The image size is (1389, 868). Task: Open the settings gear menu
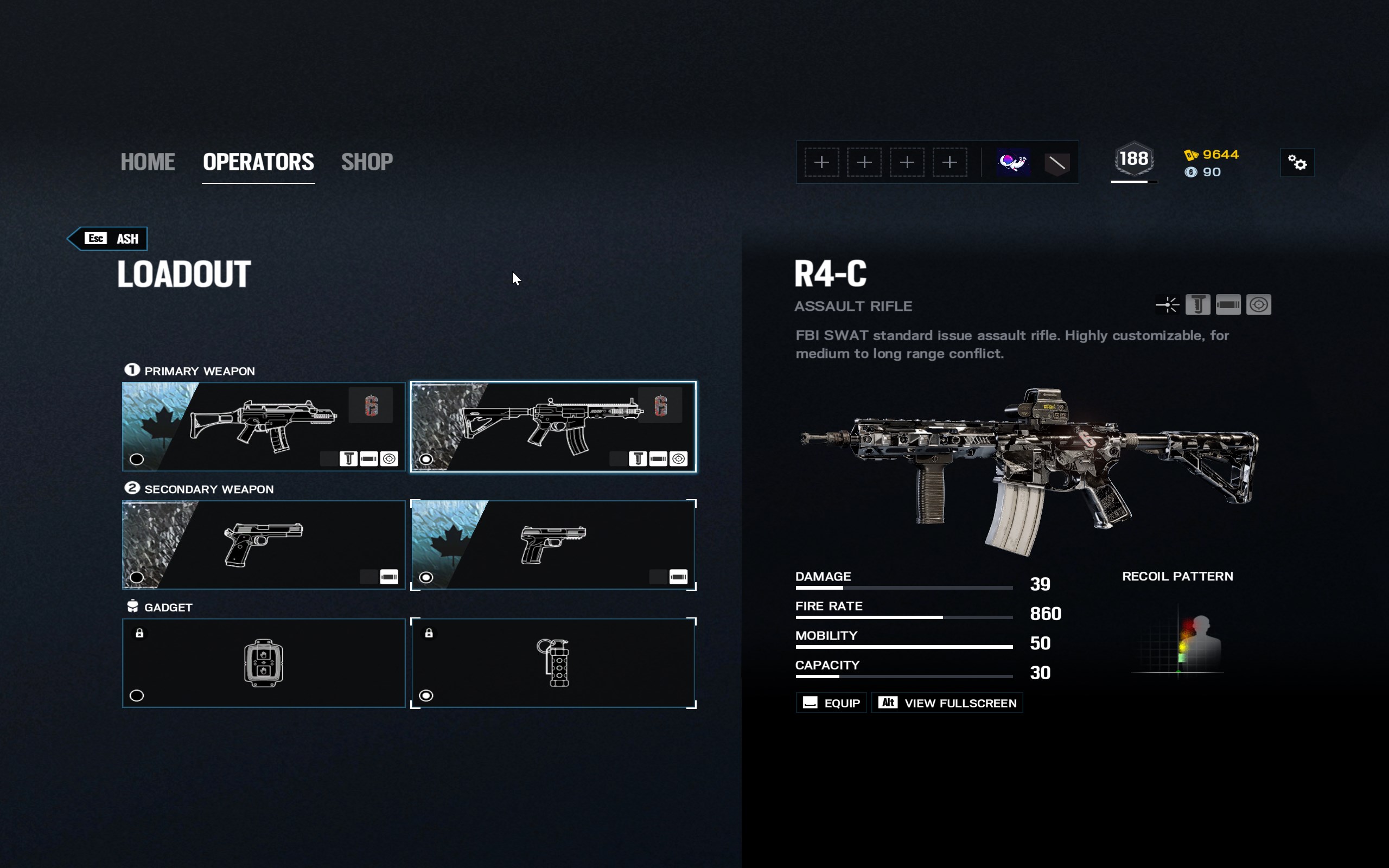click(x=1297, y=162)
